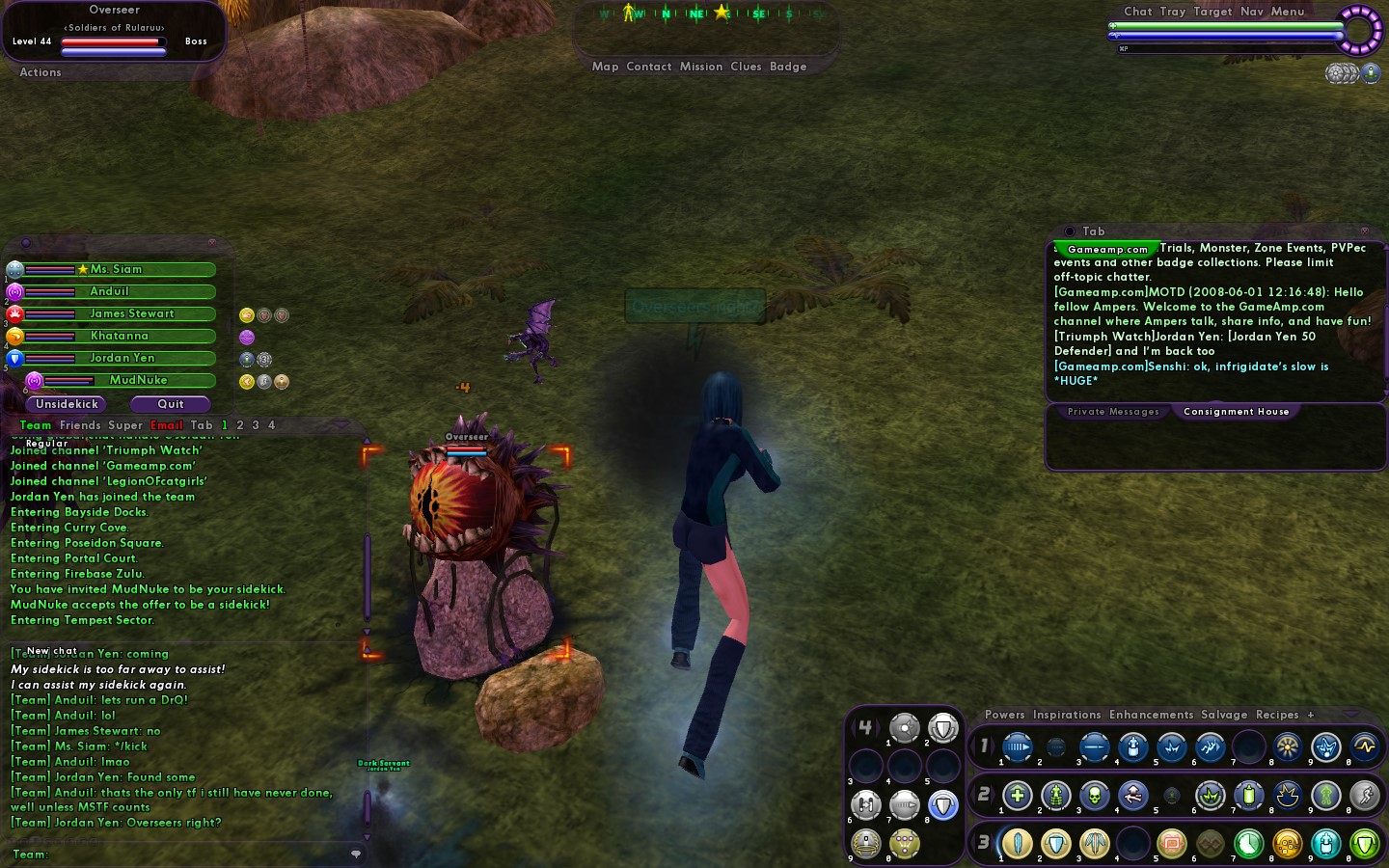Open the Recipes list
This screenshot has height=868, width=1389.
pos(1277,715)
